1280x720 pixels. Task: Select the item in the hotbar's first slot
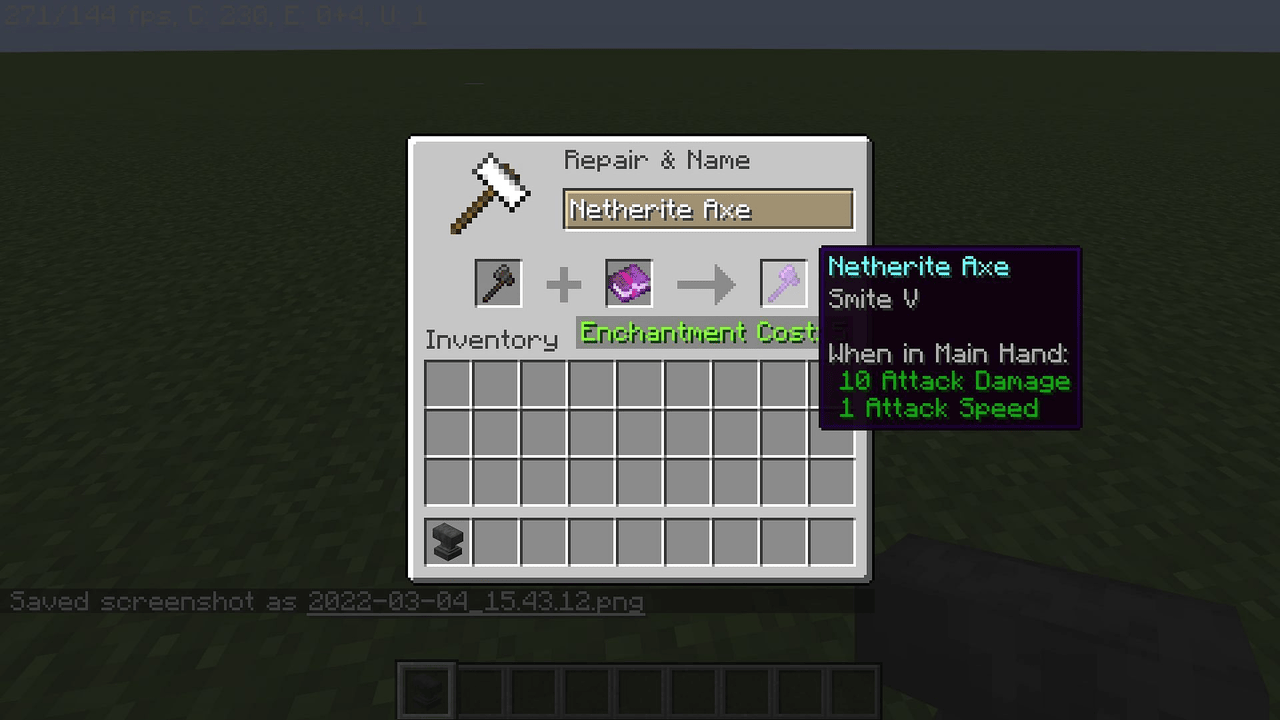pos(425,687)
